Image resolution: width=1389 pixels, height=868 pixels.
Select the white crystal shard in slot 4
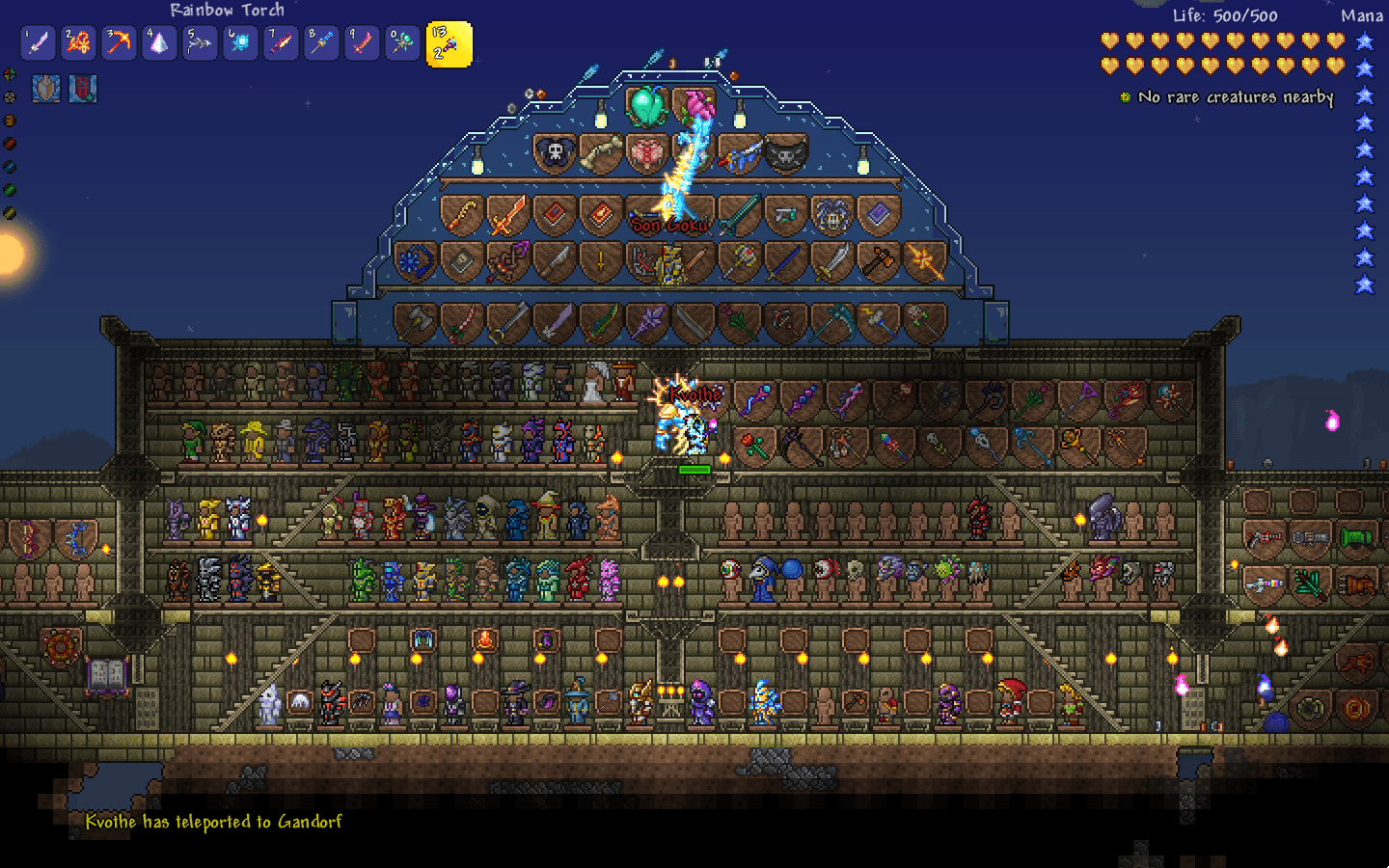tap(159, 42)
